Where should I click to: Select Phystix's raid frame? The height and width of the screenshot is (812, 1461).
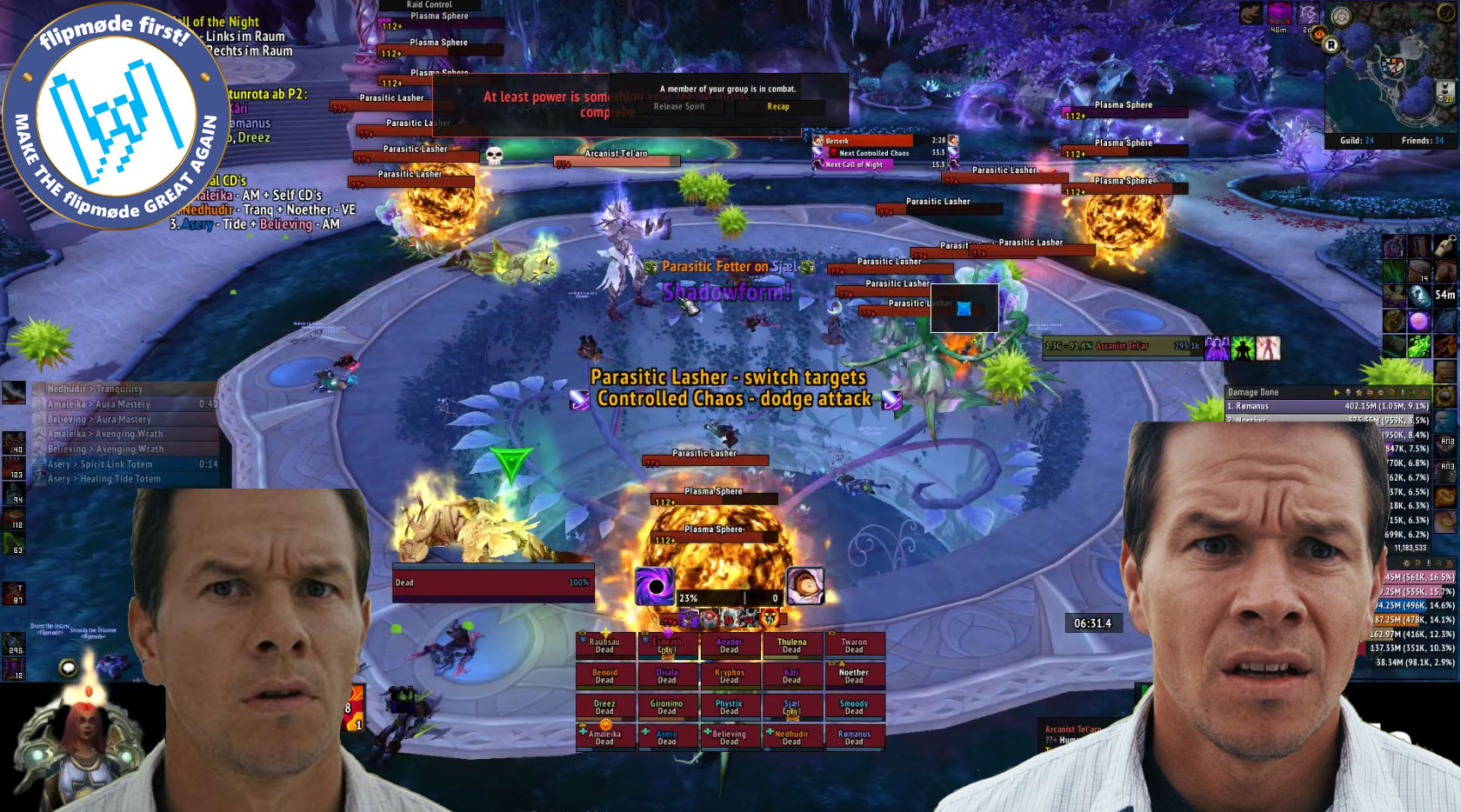coord(730,707)
